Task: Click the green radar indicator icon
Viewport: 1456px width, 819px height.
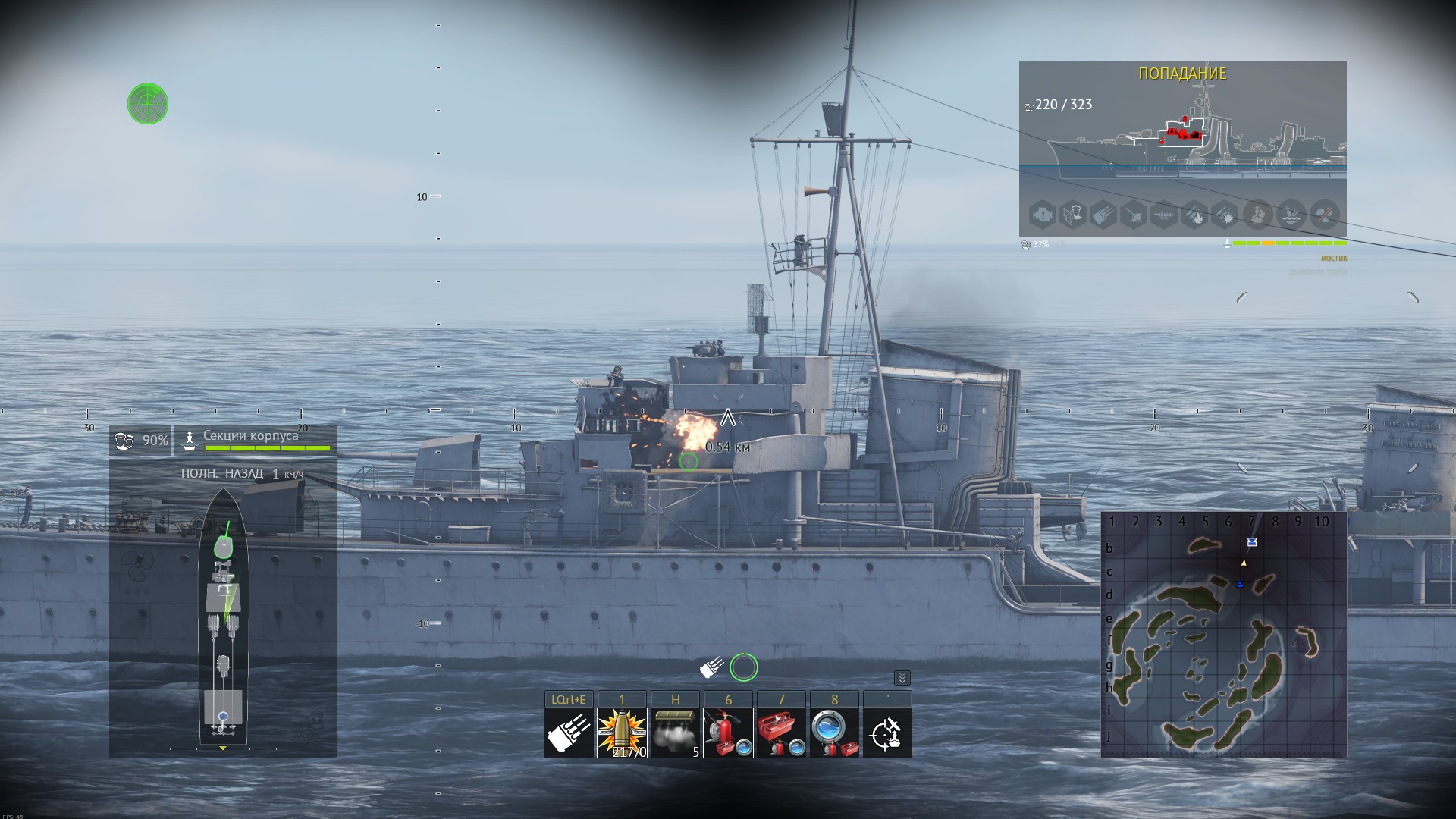Action: tap(148, 104)
